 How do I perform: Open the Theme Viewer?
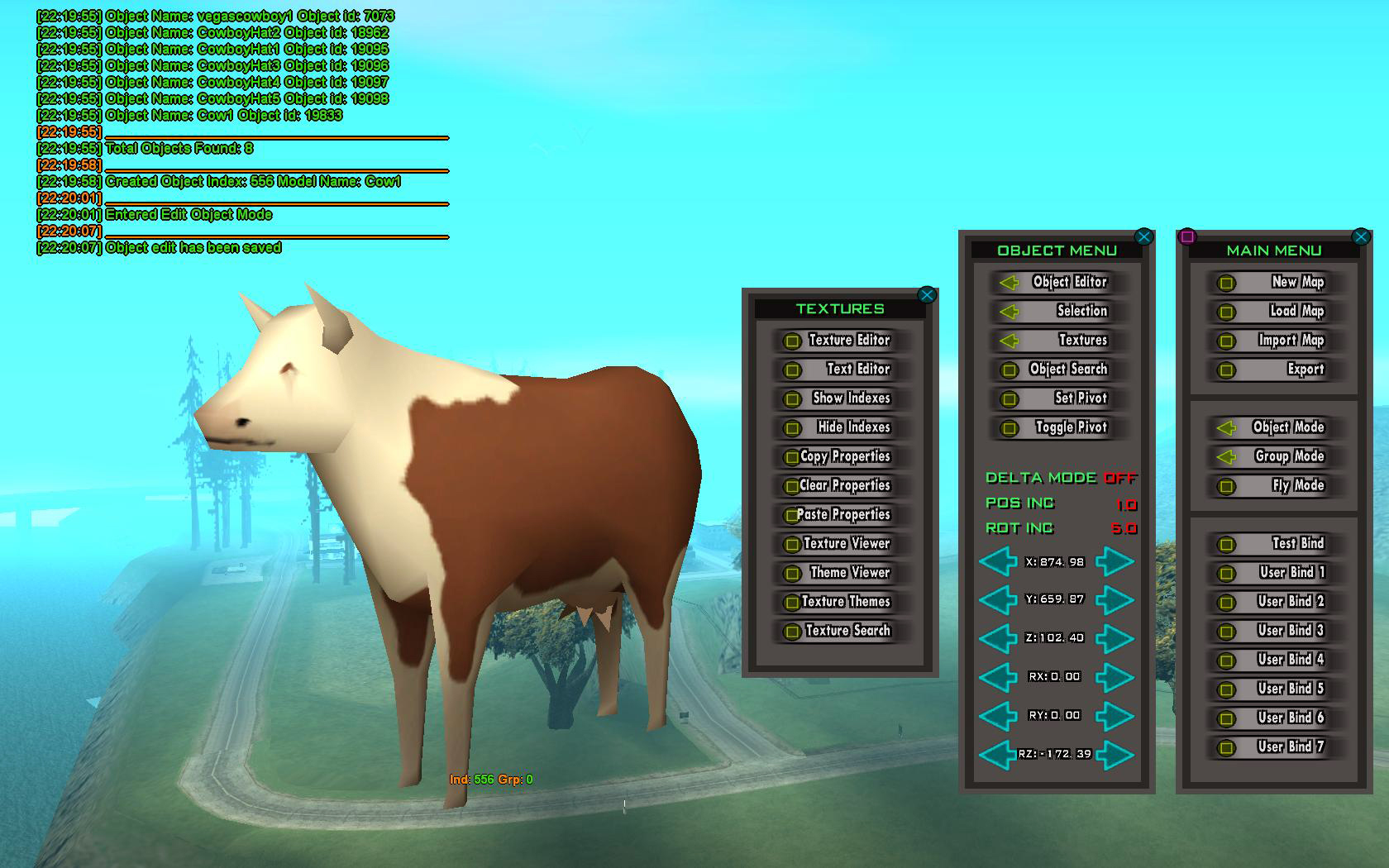(x=845, y=573)
